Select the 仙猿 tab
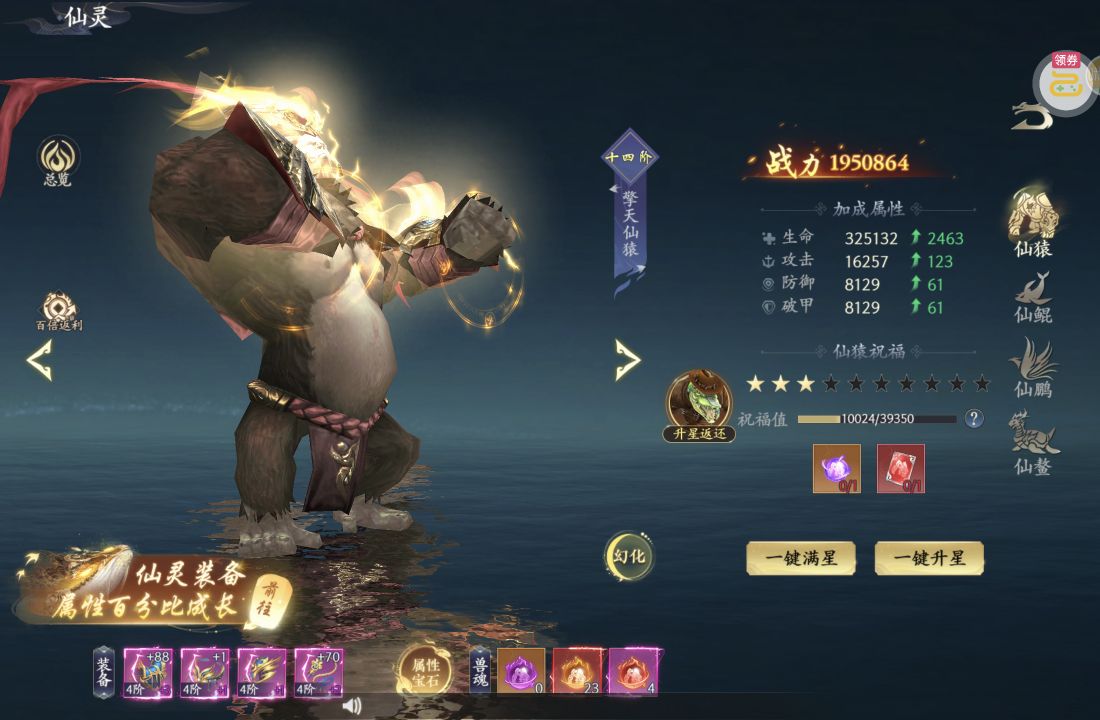 1033,222
